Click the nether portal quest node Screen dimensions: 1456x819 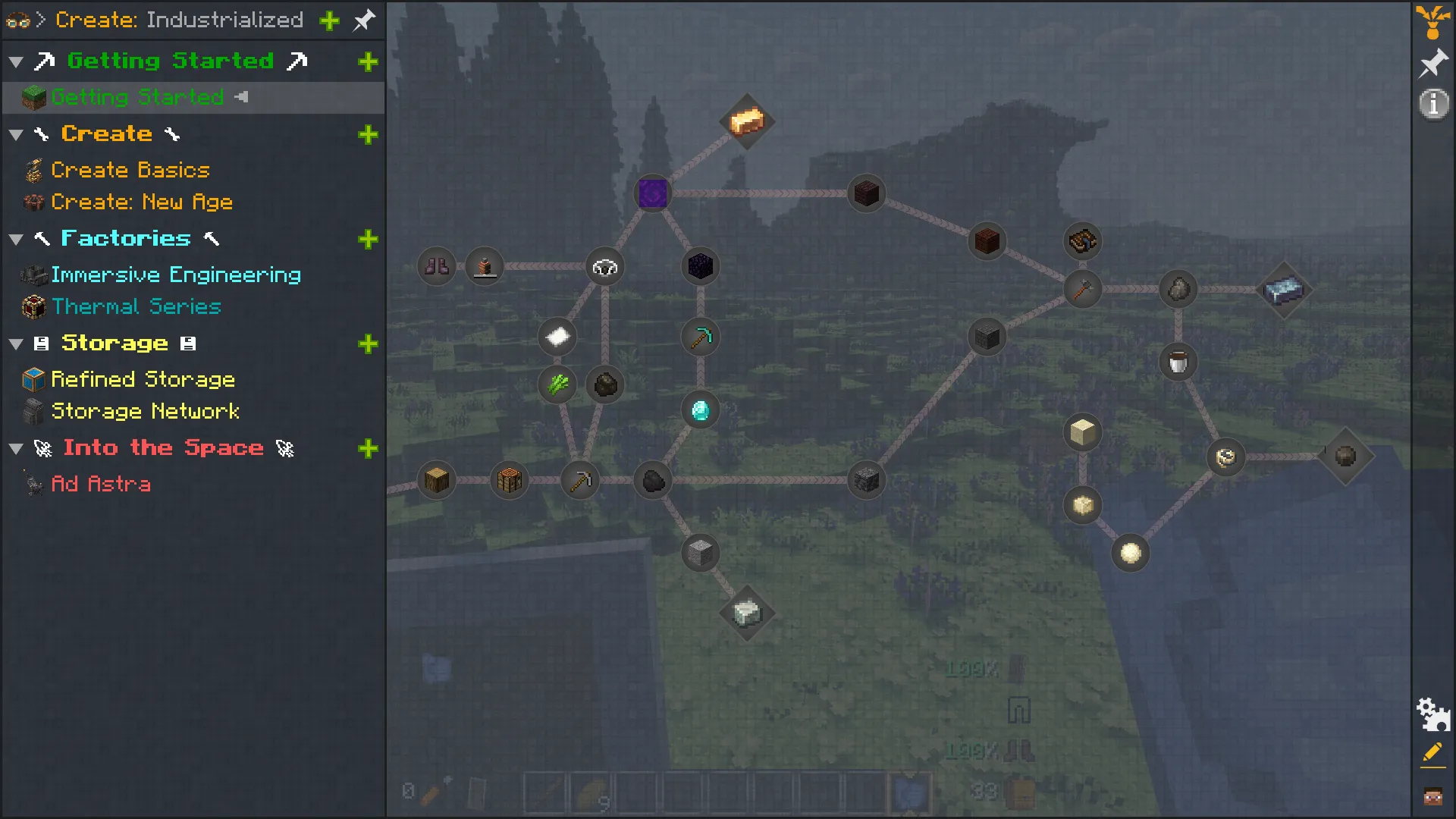pyautogui.click(x=652, y=193)
